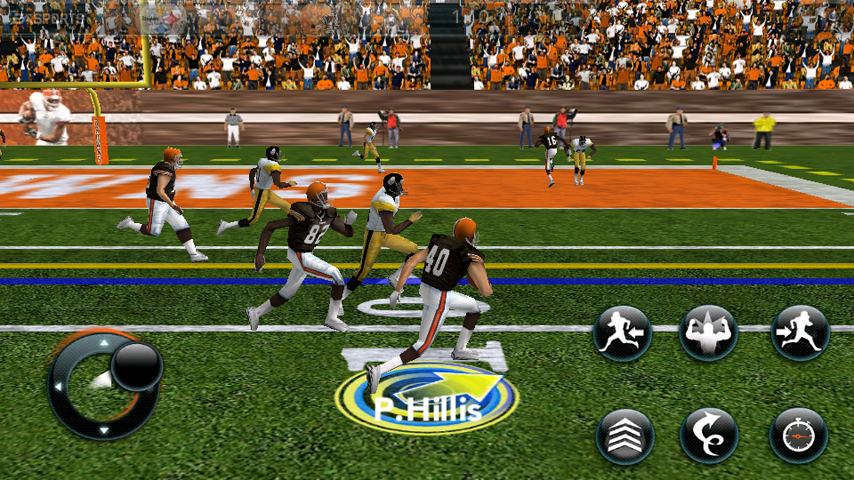
Task: Tap the juke-left runner button
Action: tap(623, 333)
